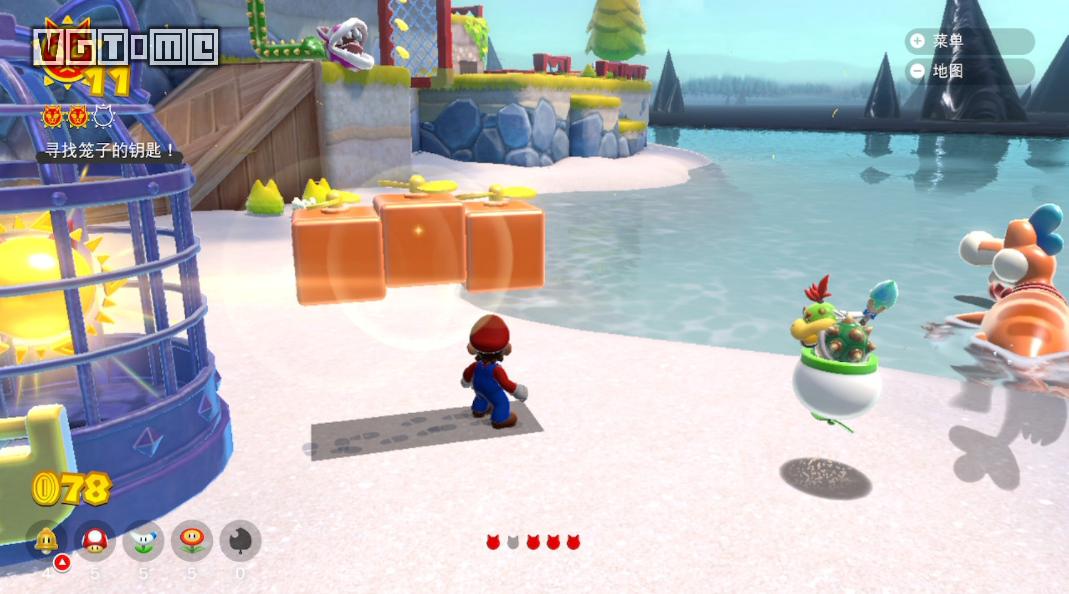Select the Fire Flower stored item
The image size is (1069, 594).
tap(191, 541)
